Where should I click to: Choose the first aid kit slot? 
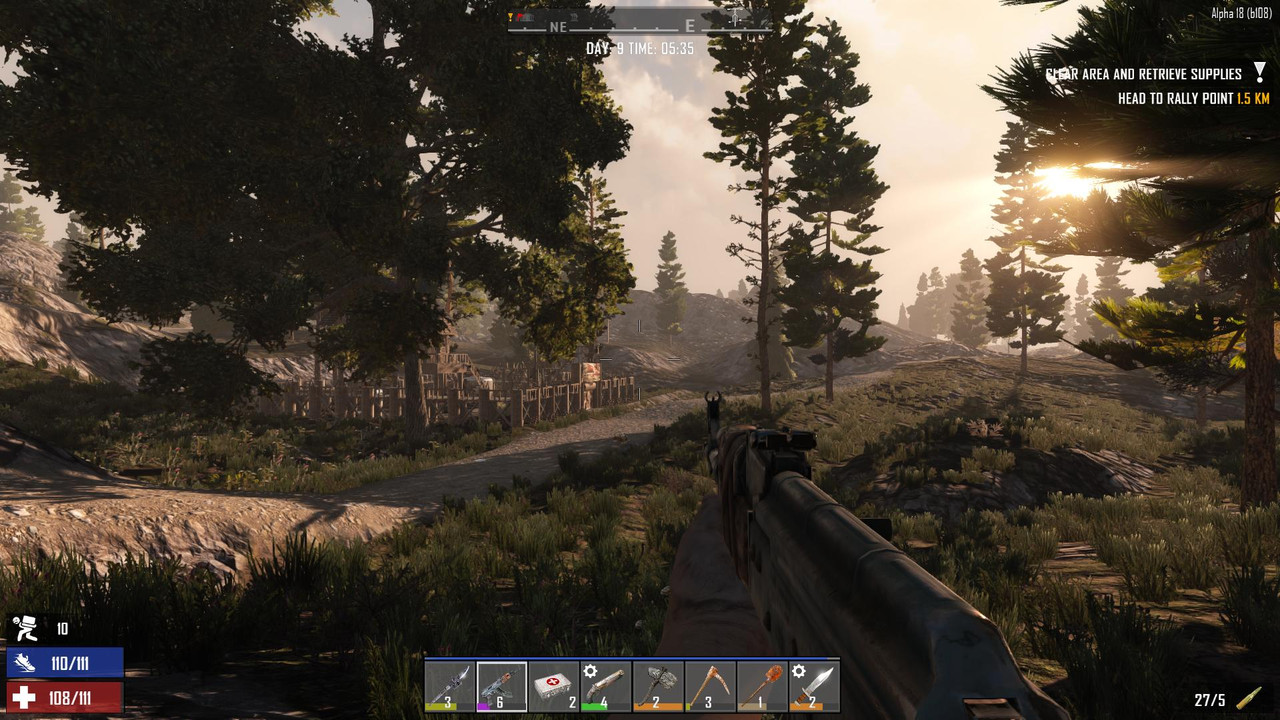[x=554, y=686]
